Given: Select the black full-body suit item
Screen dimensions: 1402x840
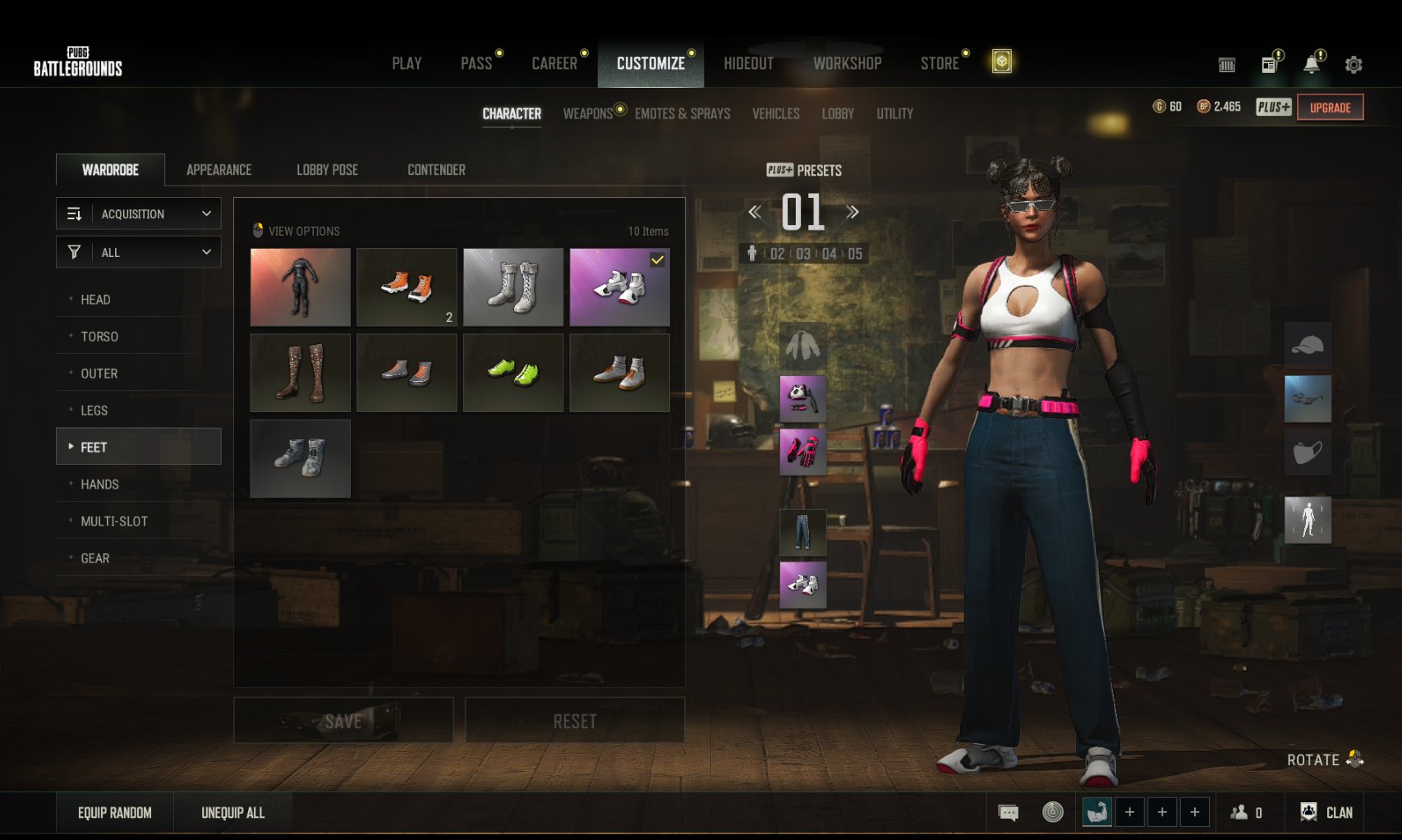Looking at the screenshot, I should click(x=300, y=287).
